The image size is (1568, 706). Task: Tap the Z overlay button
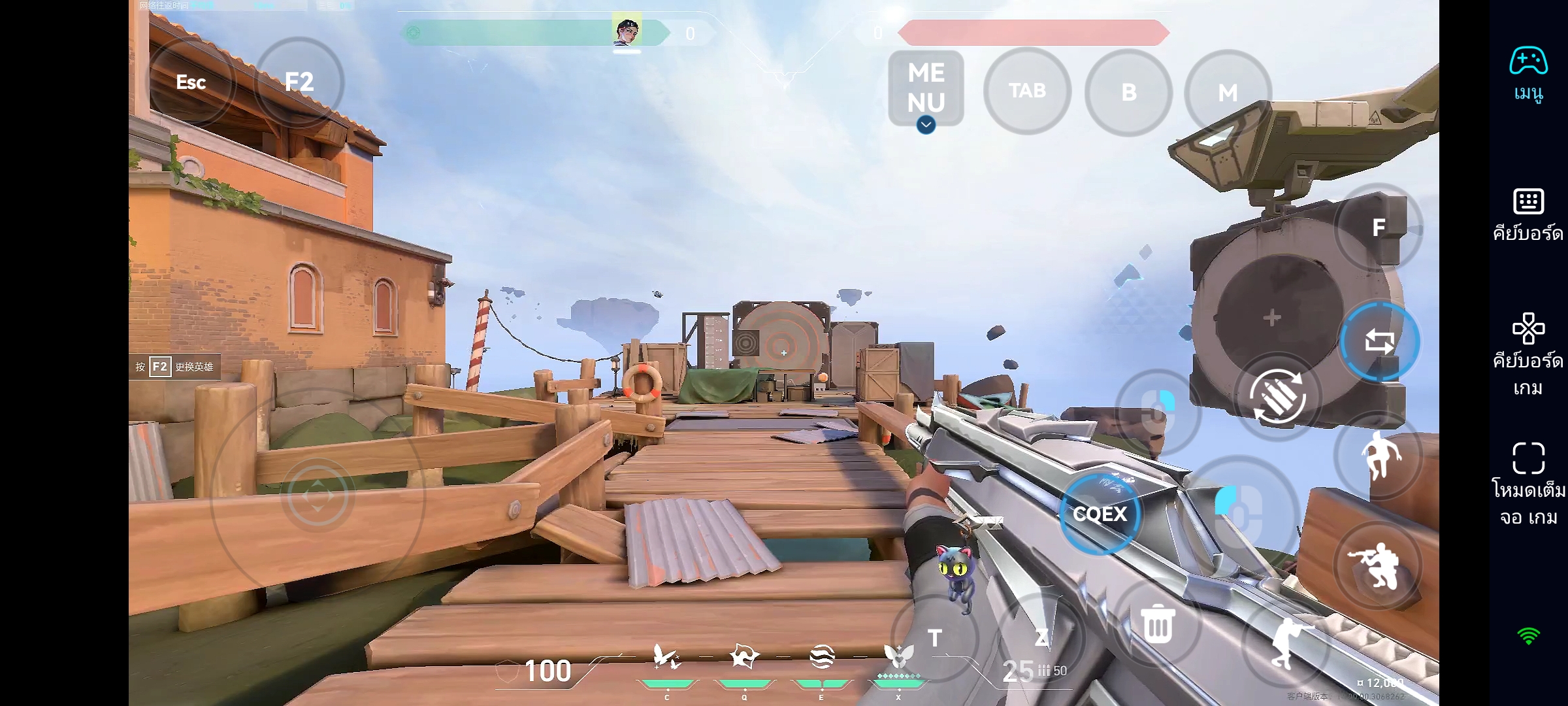(x=1041, y=637)
